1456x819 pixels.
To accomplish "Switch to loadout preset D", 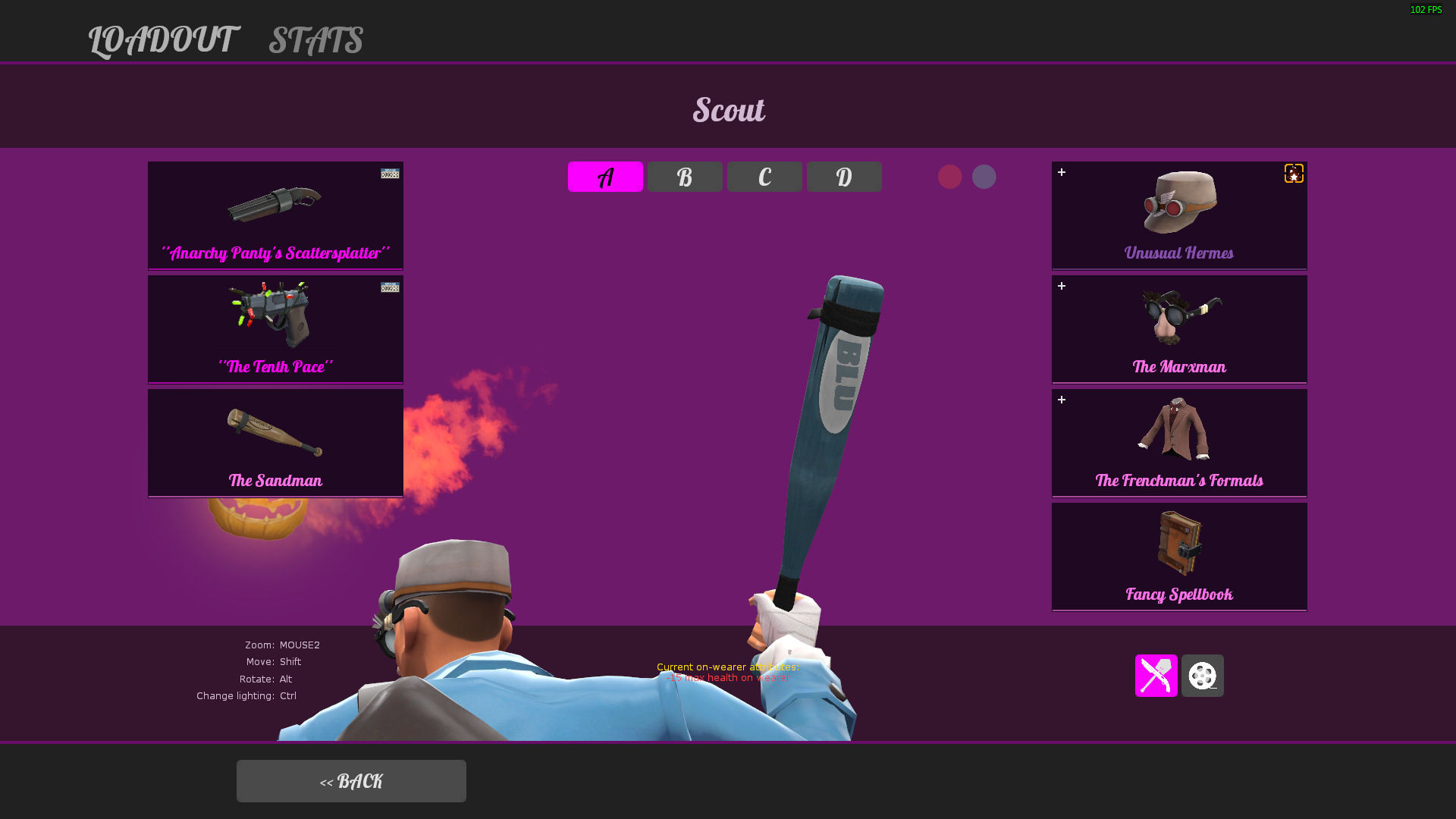I will (x=843, y=176).
